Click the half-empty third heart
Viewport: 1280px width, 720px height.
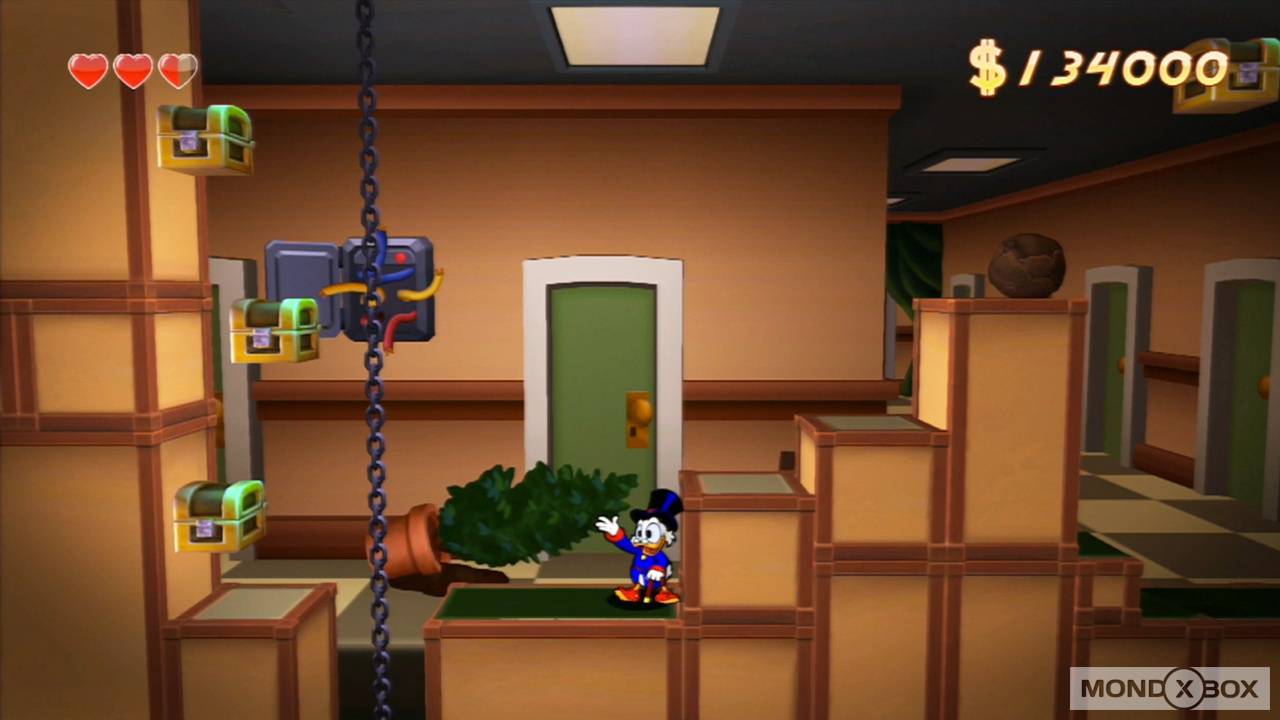coord(176,70)
